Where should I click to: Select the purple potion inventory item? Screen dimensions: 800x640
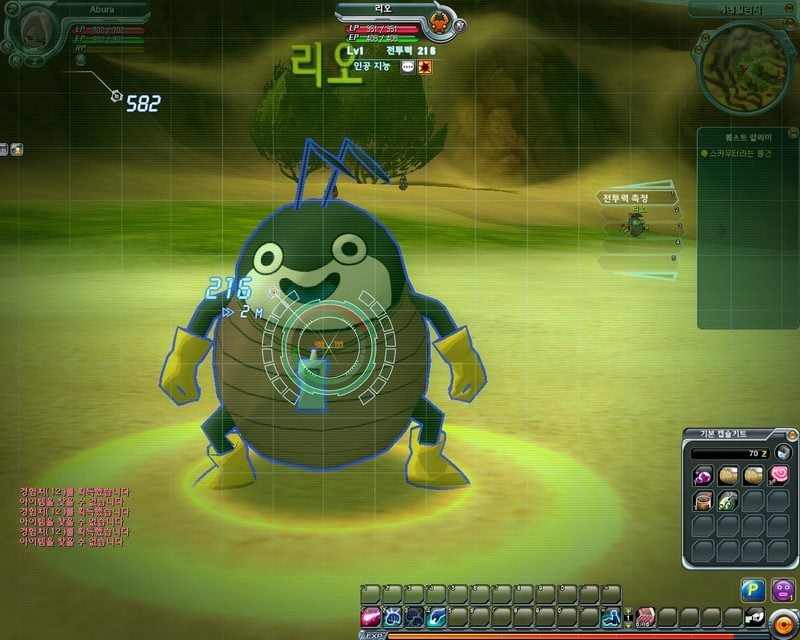703,474
